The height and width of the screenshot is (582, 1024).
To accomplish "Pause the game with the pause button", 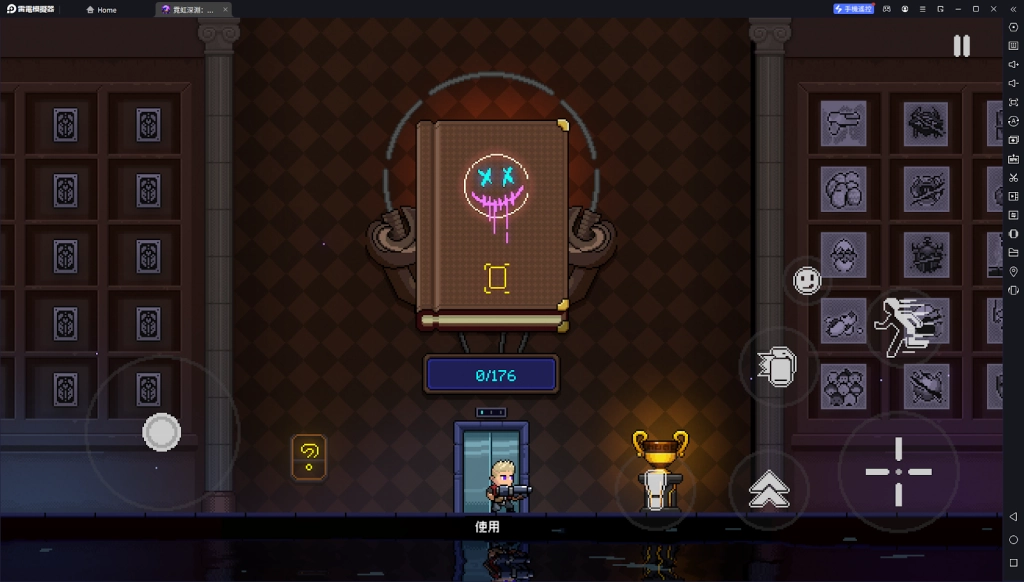I will [961, 46].
